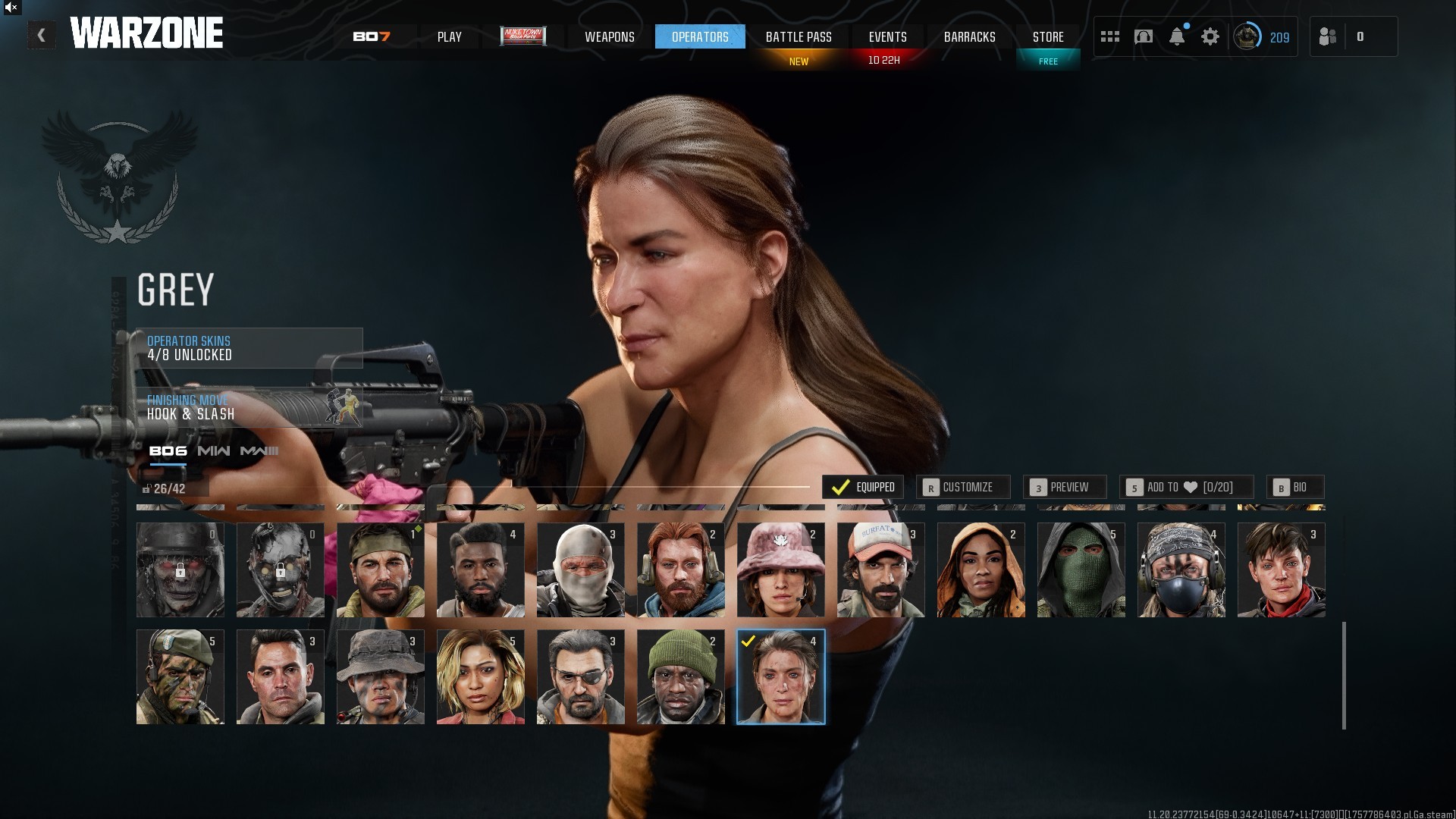Image resolution: width=1456 pixels, height=819 pixels.
Task: Open the Play tab
Action: click(449, 36)
